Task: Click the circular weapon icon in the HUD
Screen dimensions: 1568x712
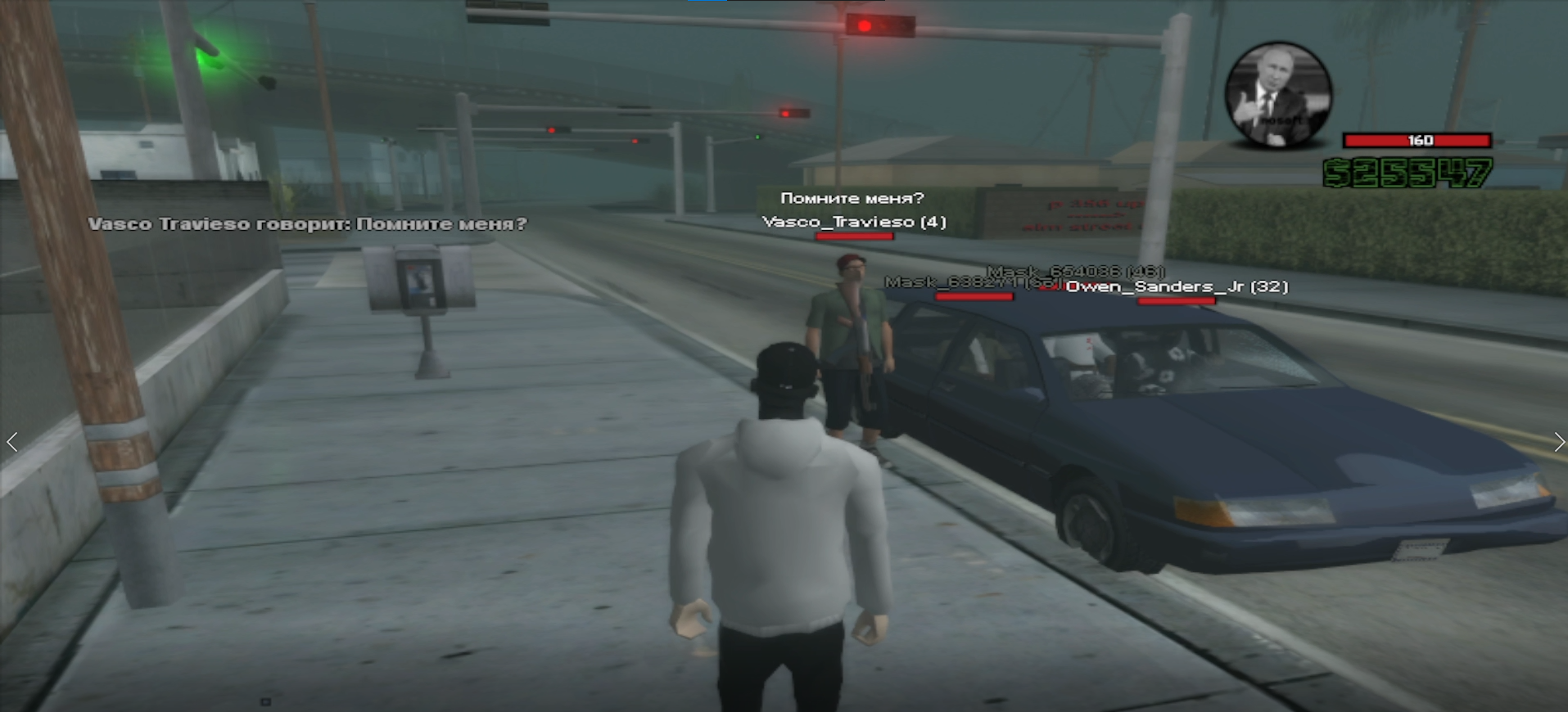Action: 1277,95
